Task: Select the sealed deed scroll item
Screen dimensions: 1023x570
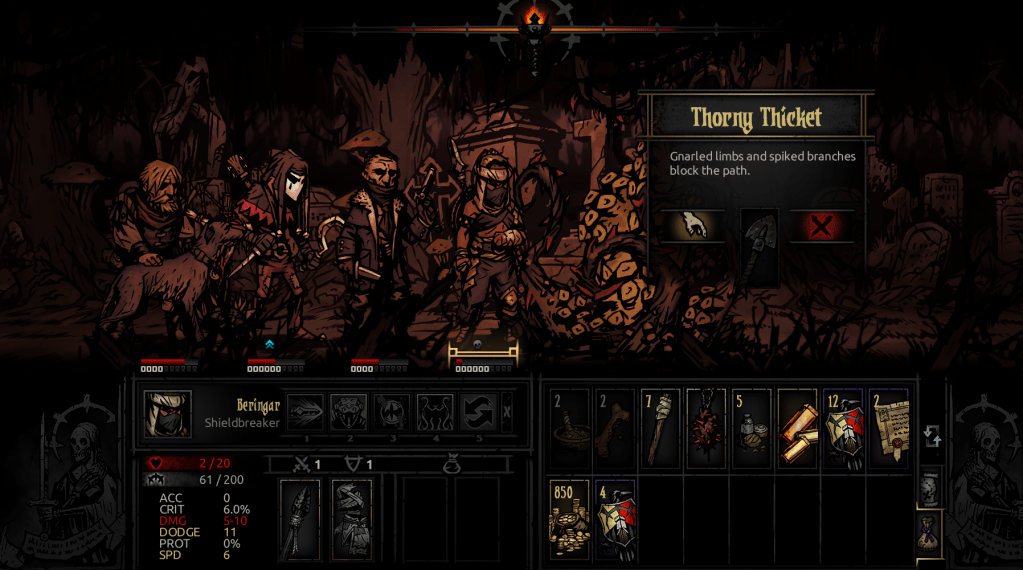Action: click(888, 430)
